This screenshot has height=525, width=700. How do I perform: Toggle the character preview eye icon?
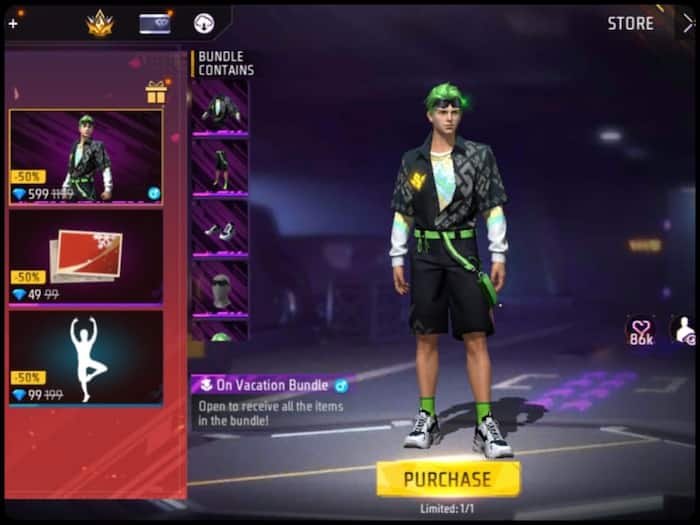click(x=686, y=330)
